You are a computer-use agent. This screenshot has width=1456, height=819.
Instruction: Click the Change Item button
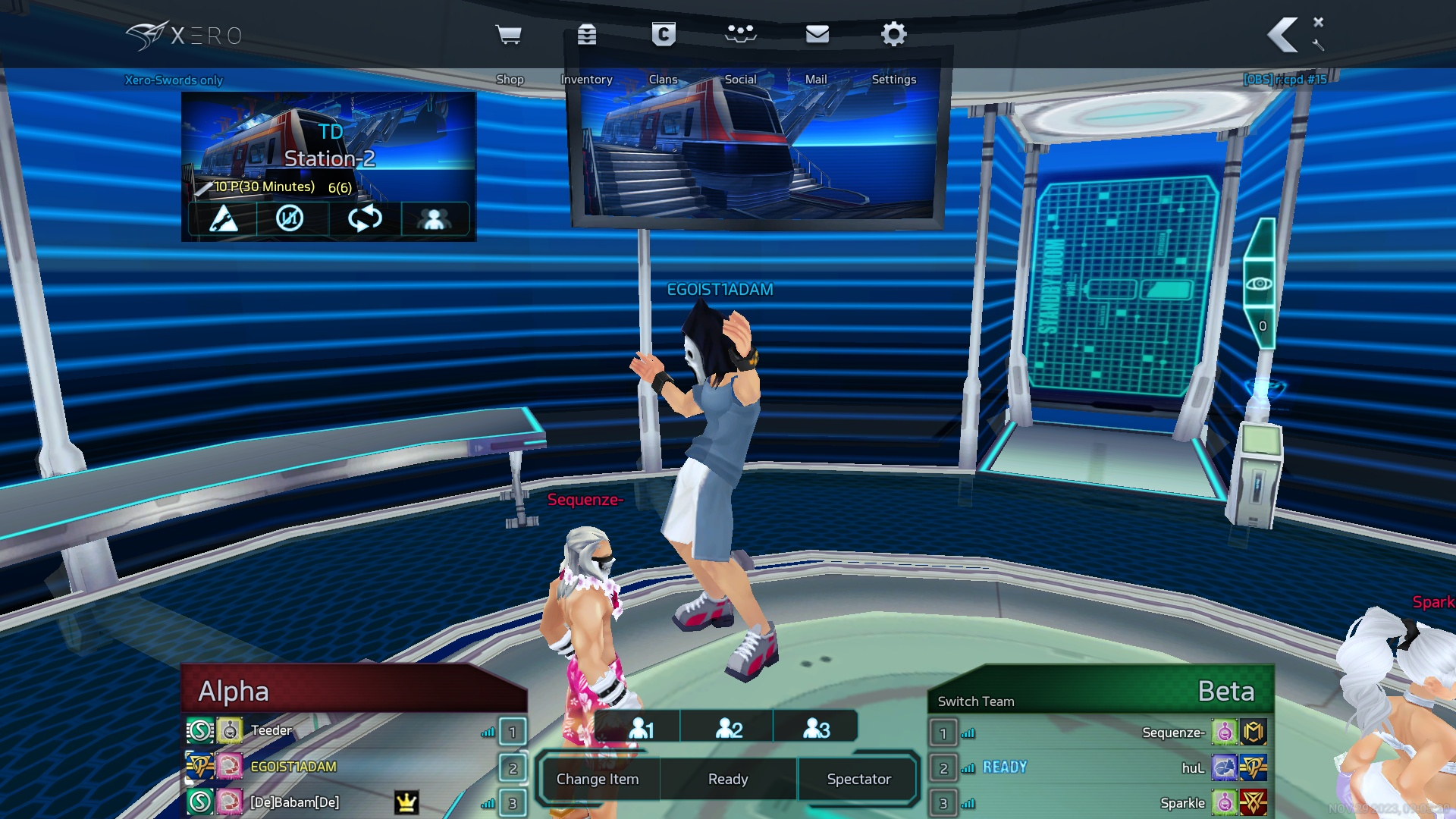click(x=598, y=779)
